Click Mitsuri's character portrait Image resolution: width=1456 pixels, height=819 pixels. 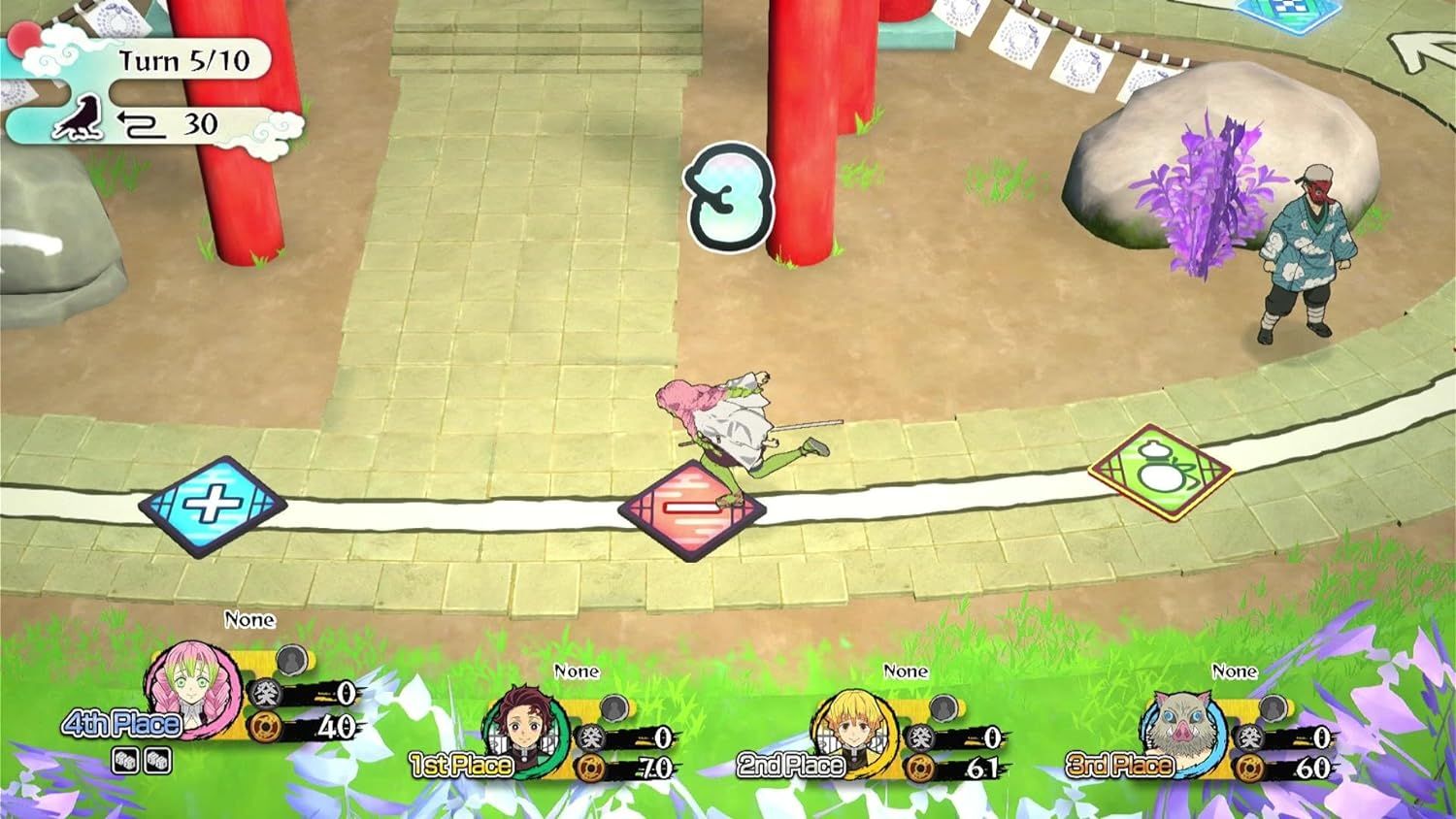tap(190, 691)
